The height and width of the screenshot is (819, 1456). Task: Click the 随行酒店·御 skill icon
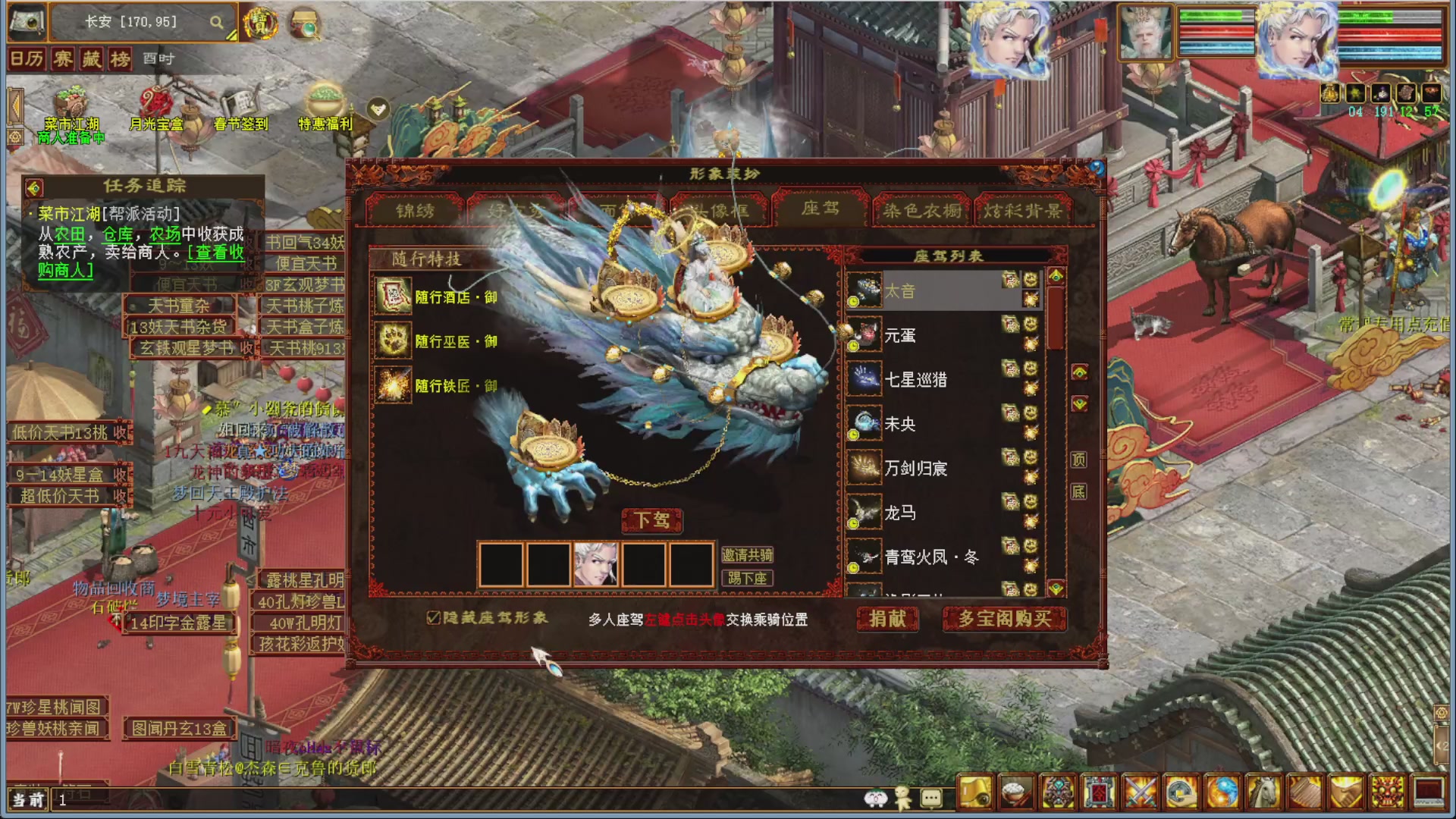[x=391, y=298]
